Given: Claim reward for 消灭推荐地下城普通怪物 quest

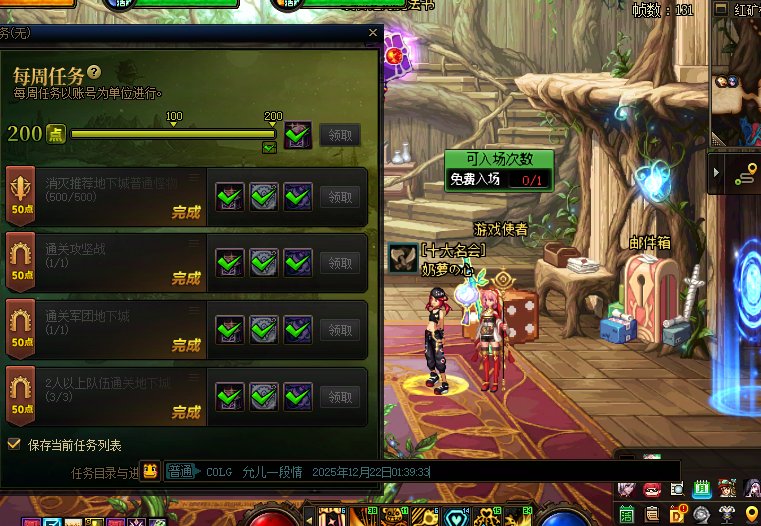Looking at the screenshot, I should pos(340,197).
